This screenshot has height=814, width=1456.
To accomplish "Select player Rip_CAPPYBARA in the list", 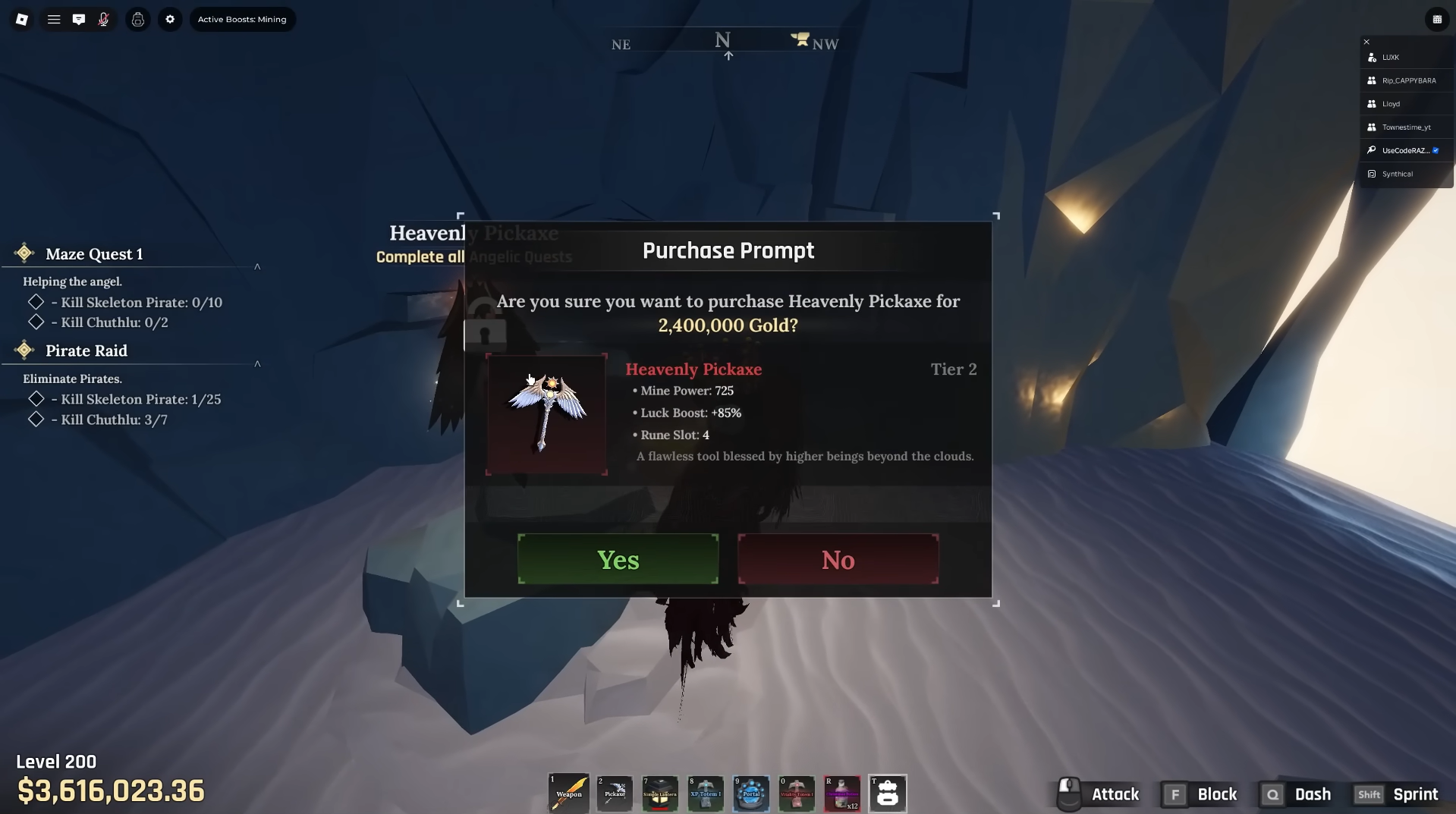I will [1408, 80].
